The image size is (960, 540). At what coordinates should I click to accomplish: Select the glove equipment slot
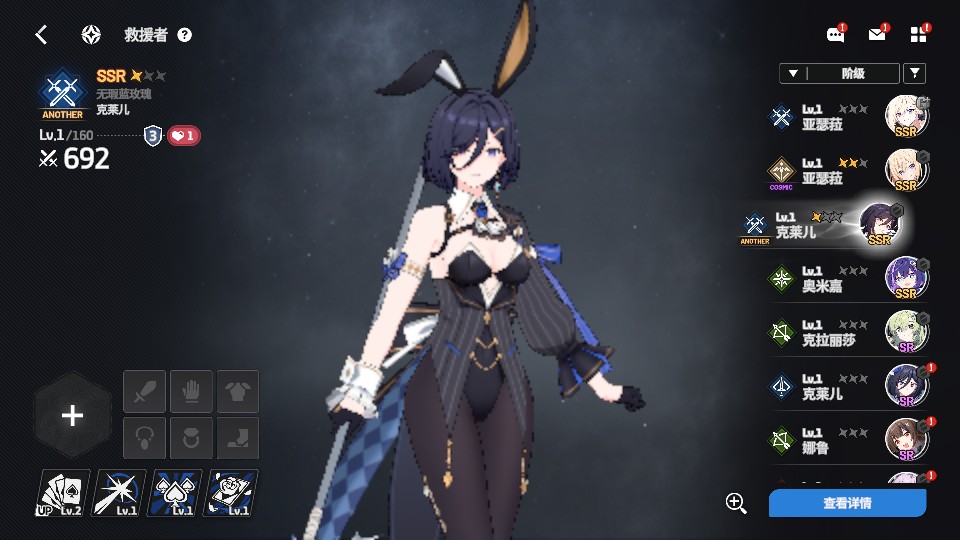(x=191, y=391)
